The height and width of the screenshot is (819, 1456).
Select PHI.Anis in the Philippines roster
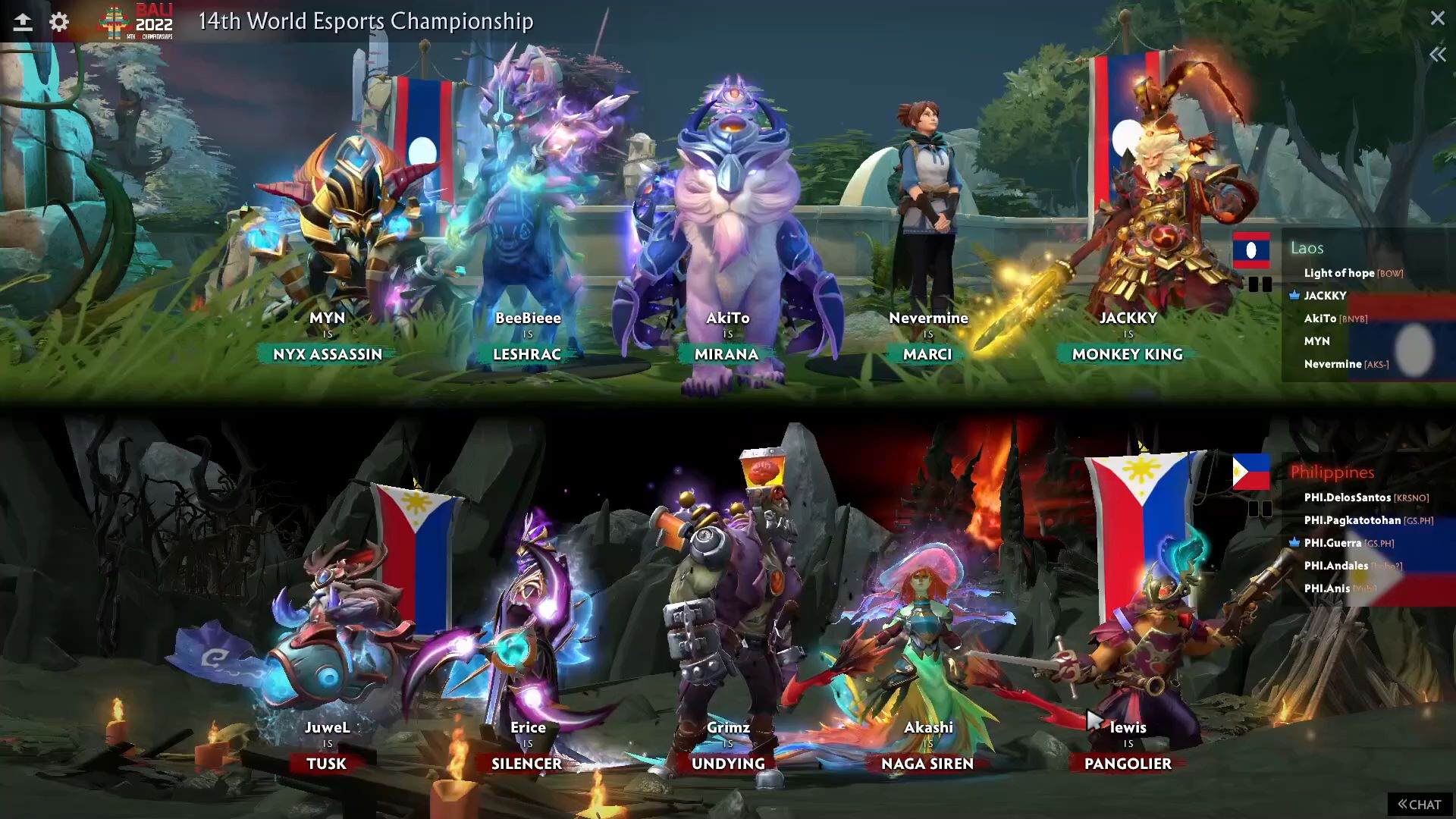(1327, 588)
